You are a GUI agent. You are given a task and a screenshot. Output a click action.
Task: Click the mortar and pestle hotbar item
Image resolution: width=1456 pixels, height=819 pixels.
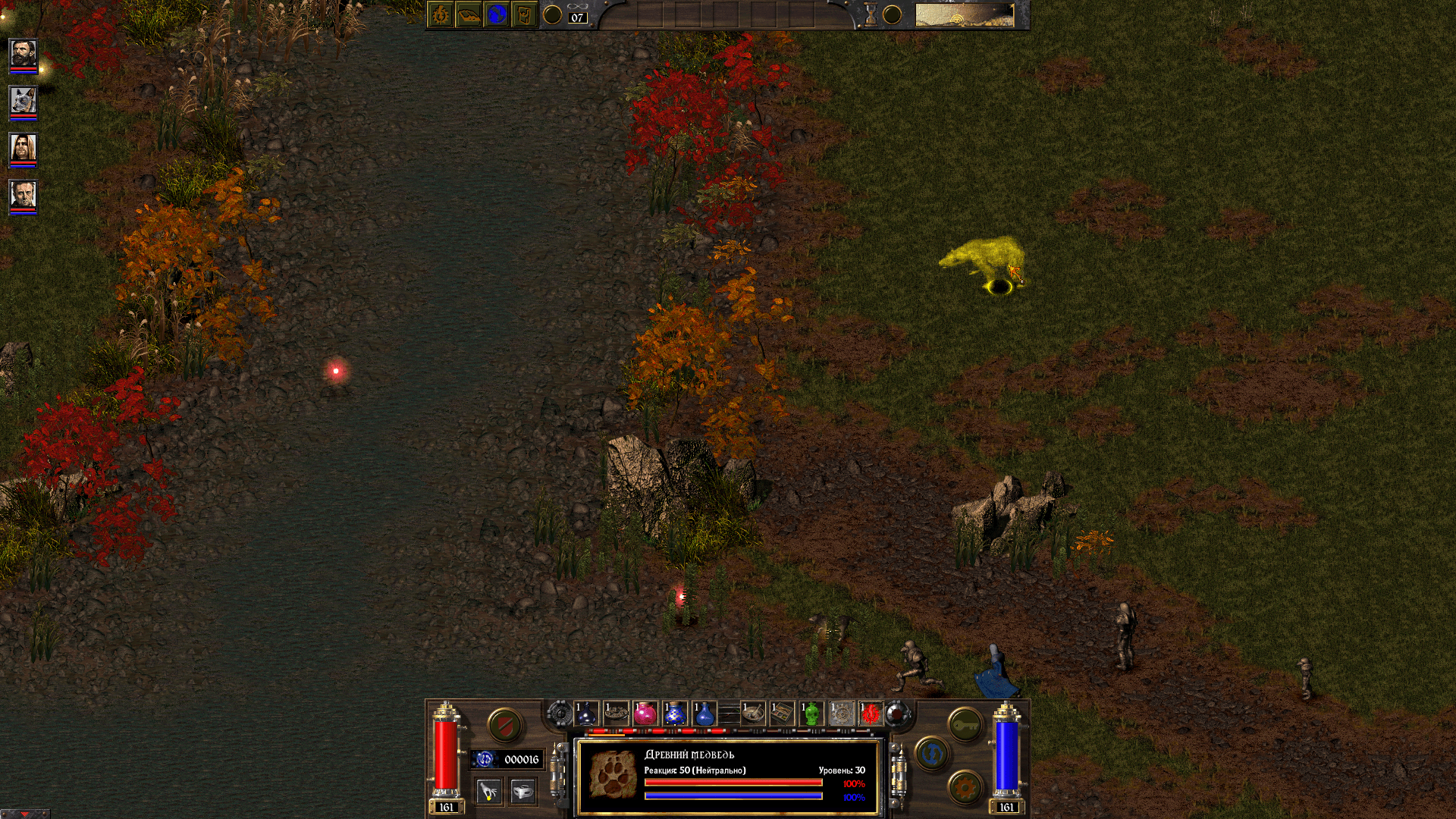(x=753, y=714)
